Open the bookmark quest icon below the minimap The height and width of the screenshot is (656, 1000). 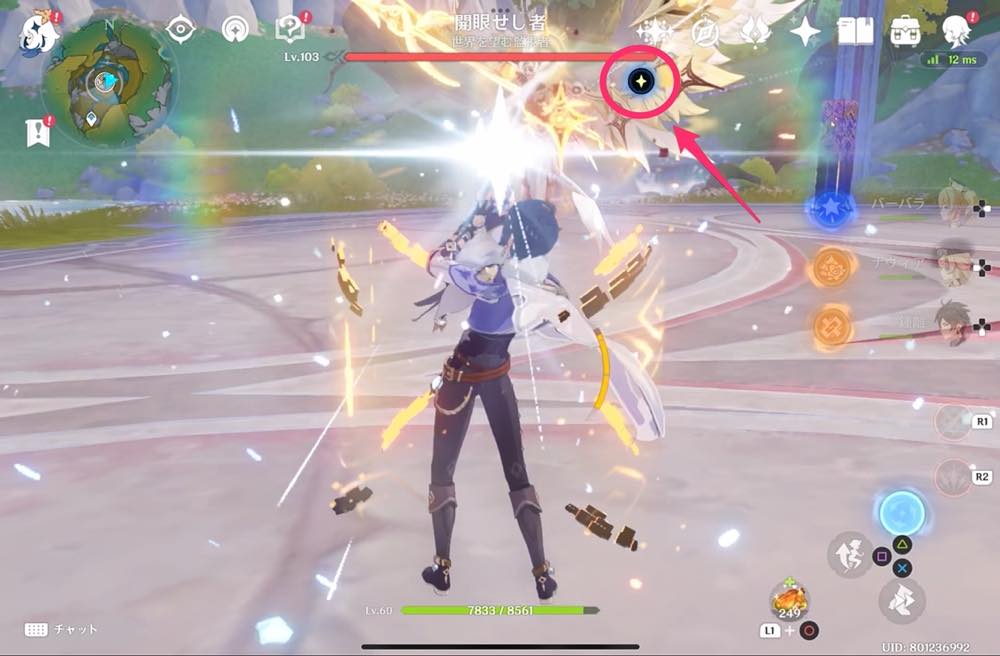(x=38, y=131)
